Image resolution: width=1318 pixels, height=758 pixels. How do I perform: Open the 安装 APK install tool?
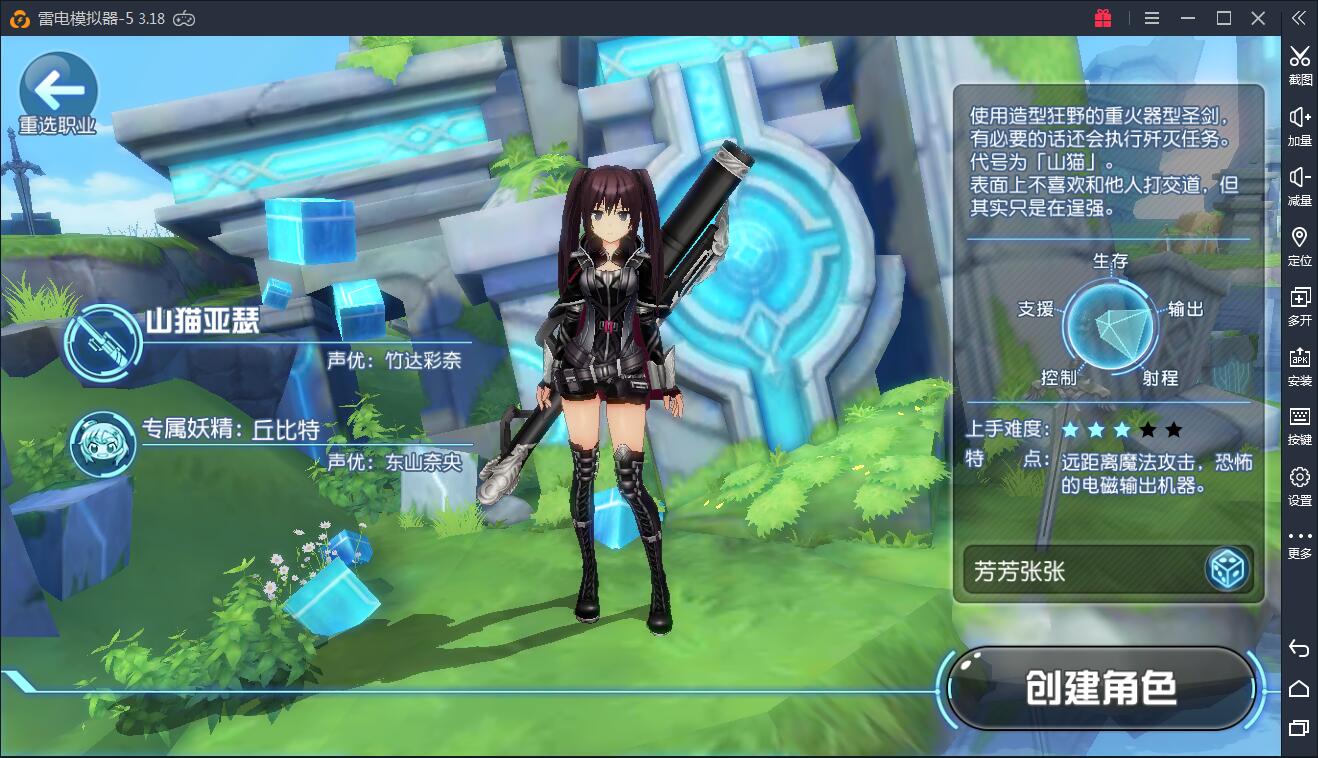click(1299, 364)
